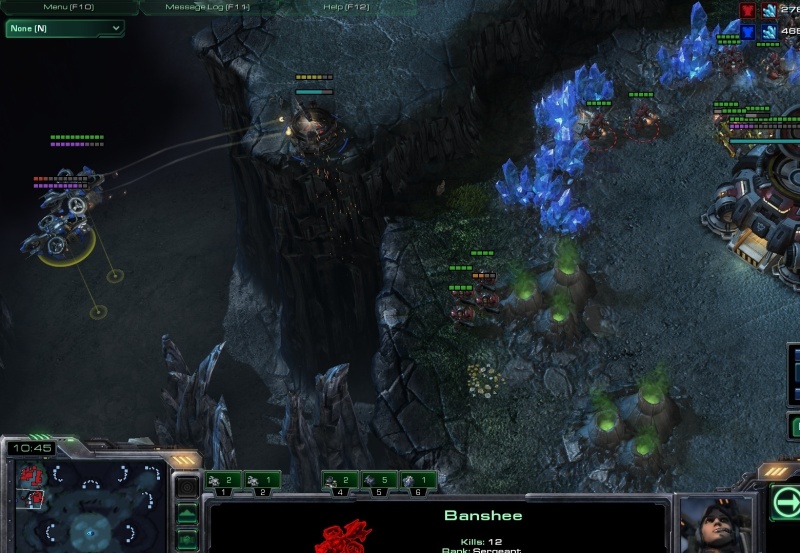Select control group 5

(379, 482)
